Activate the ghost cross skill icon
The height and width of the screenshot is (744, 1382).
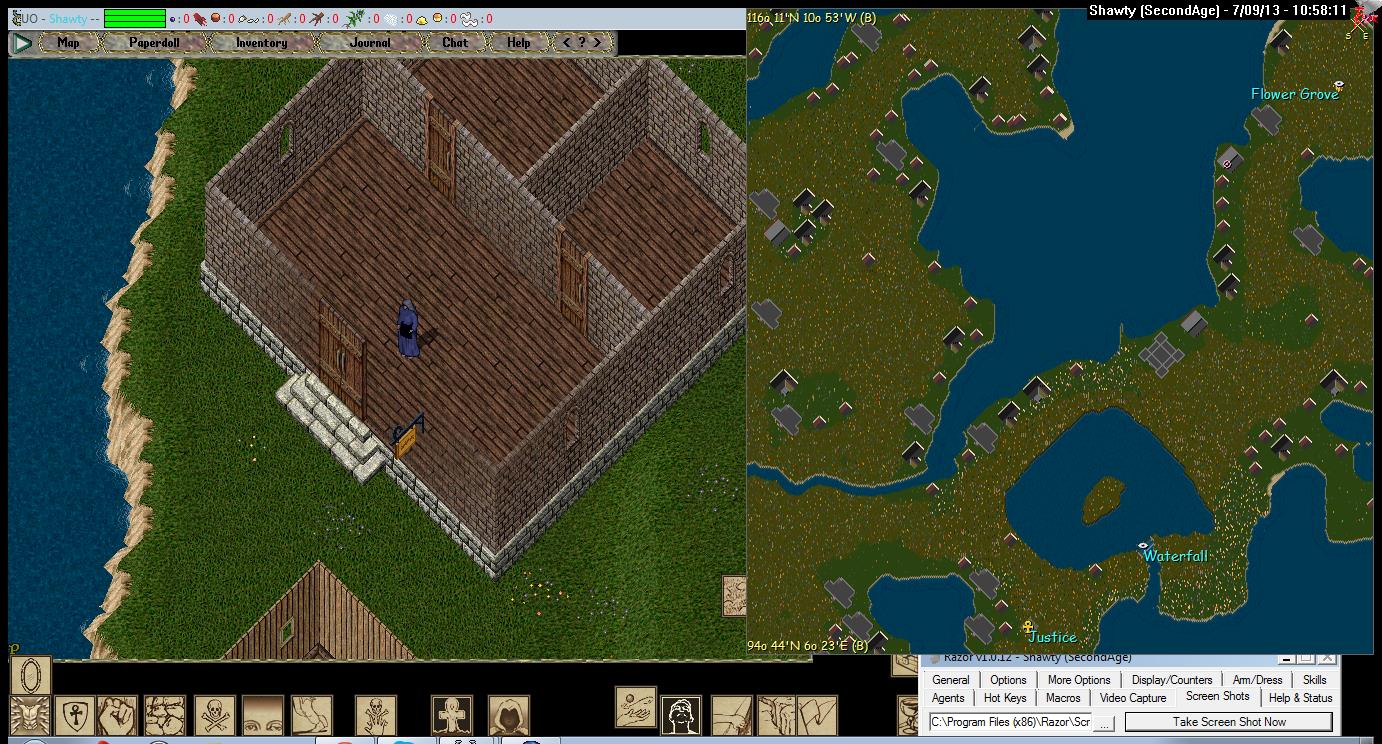[452, 715]
